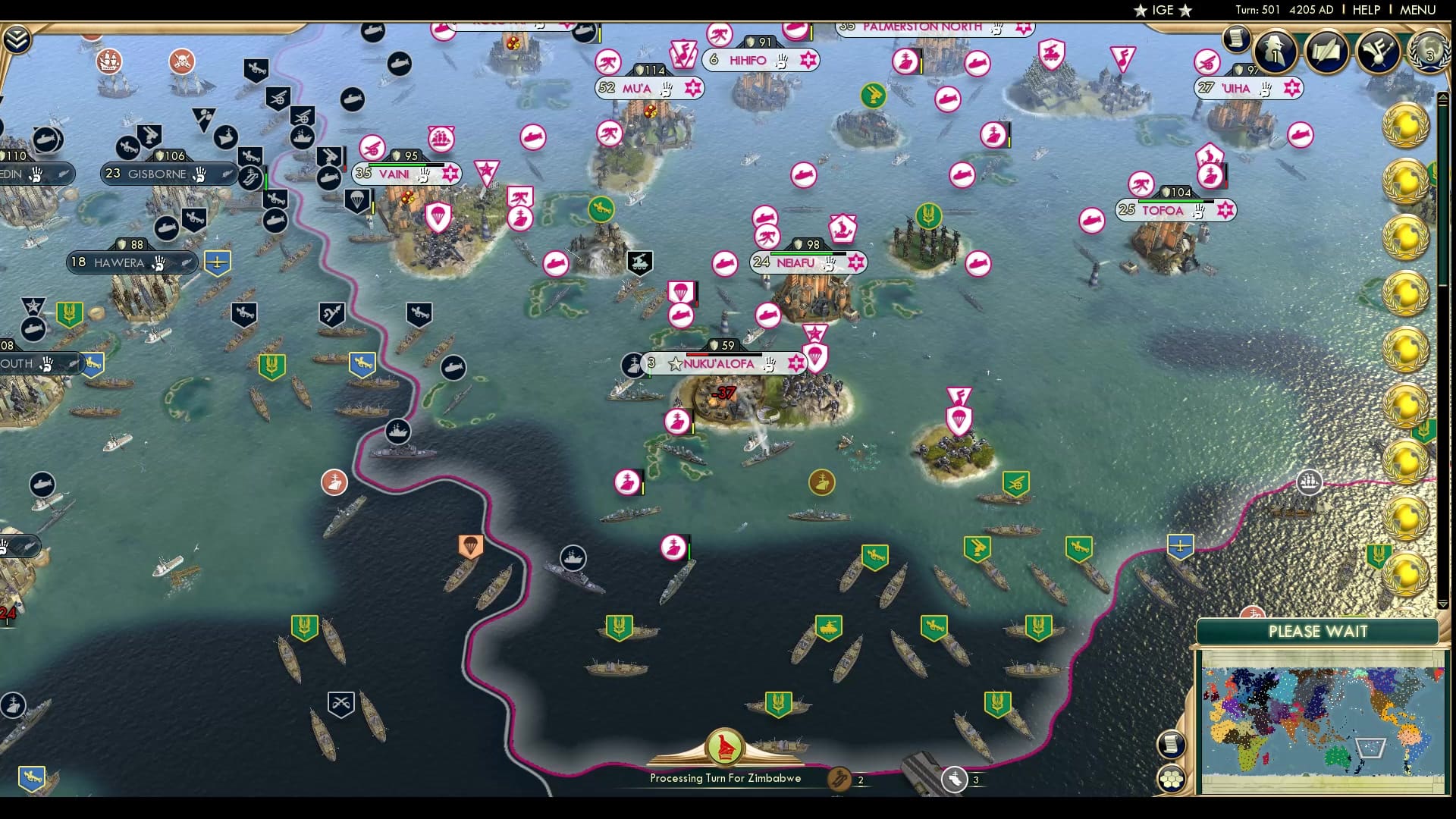Click the Zimbabwe civilization icon at bottom center
The width and height of the screenshot is (1456, 819).
(726, 747)
